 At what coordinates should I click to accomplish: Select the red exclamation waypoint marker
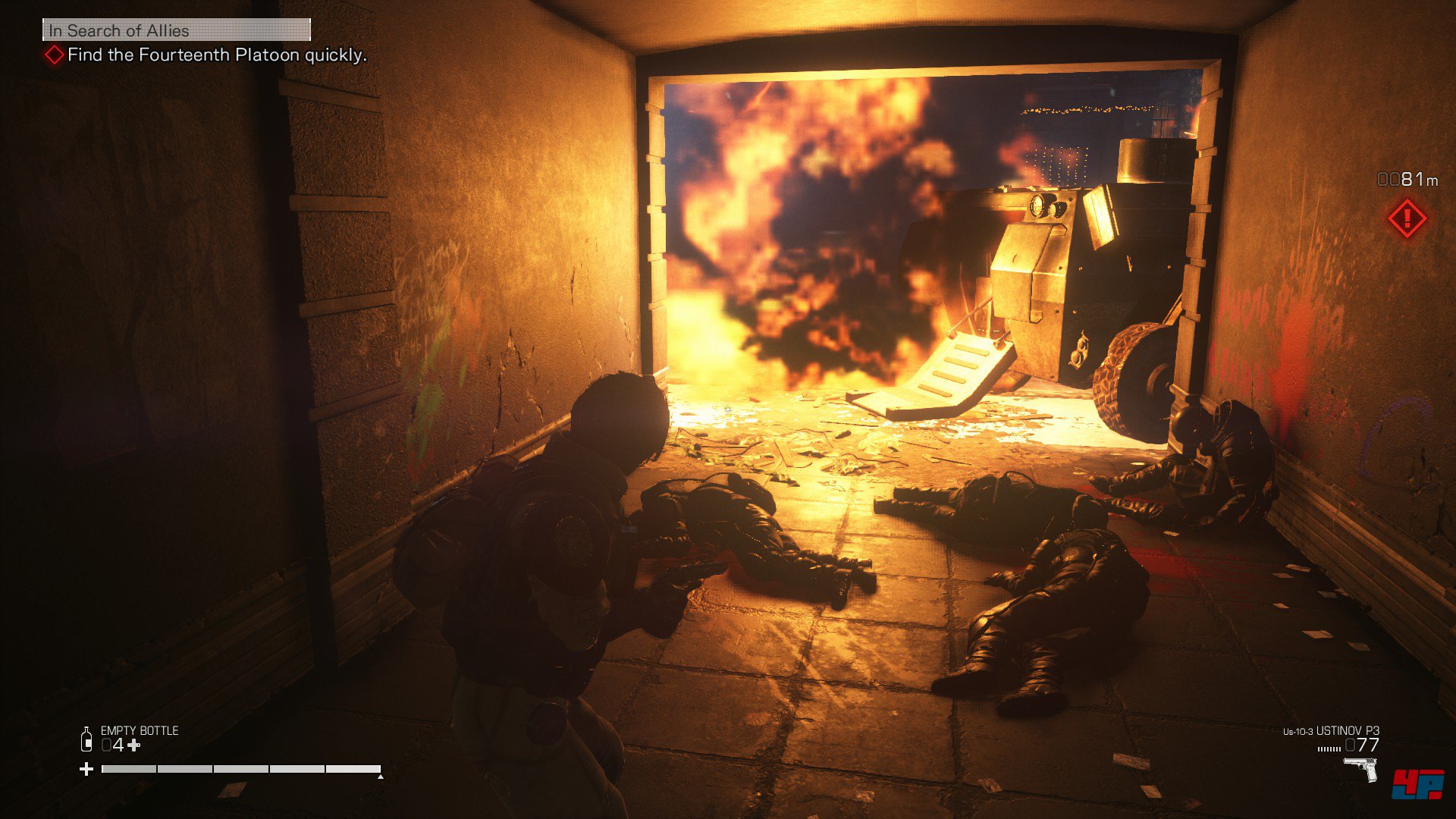[x=1407, y=219]
